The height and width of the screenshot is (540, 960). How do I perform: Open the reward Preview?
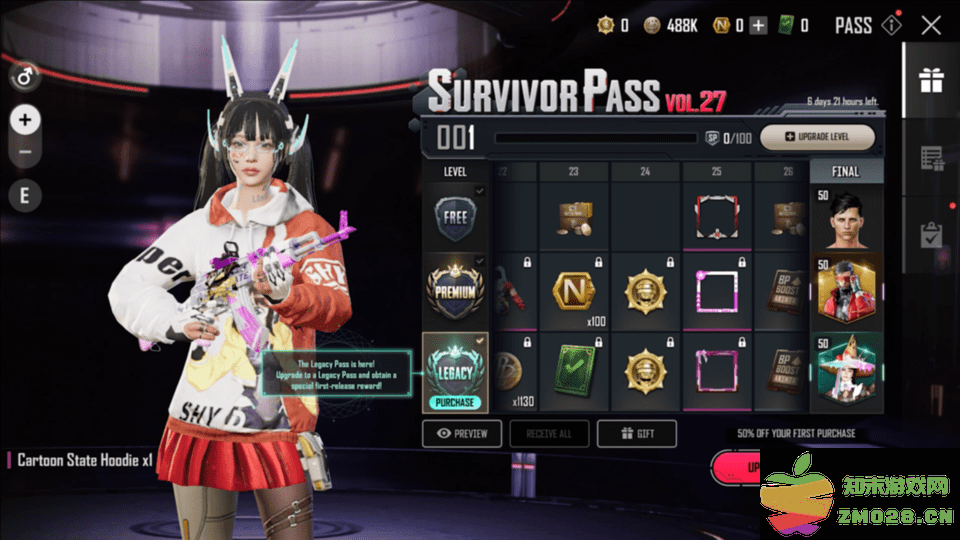point(462,433)
